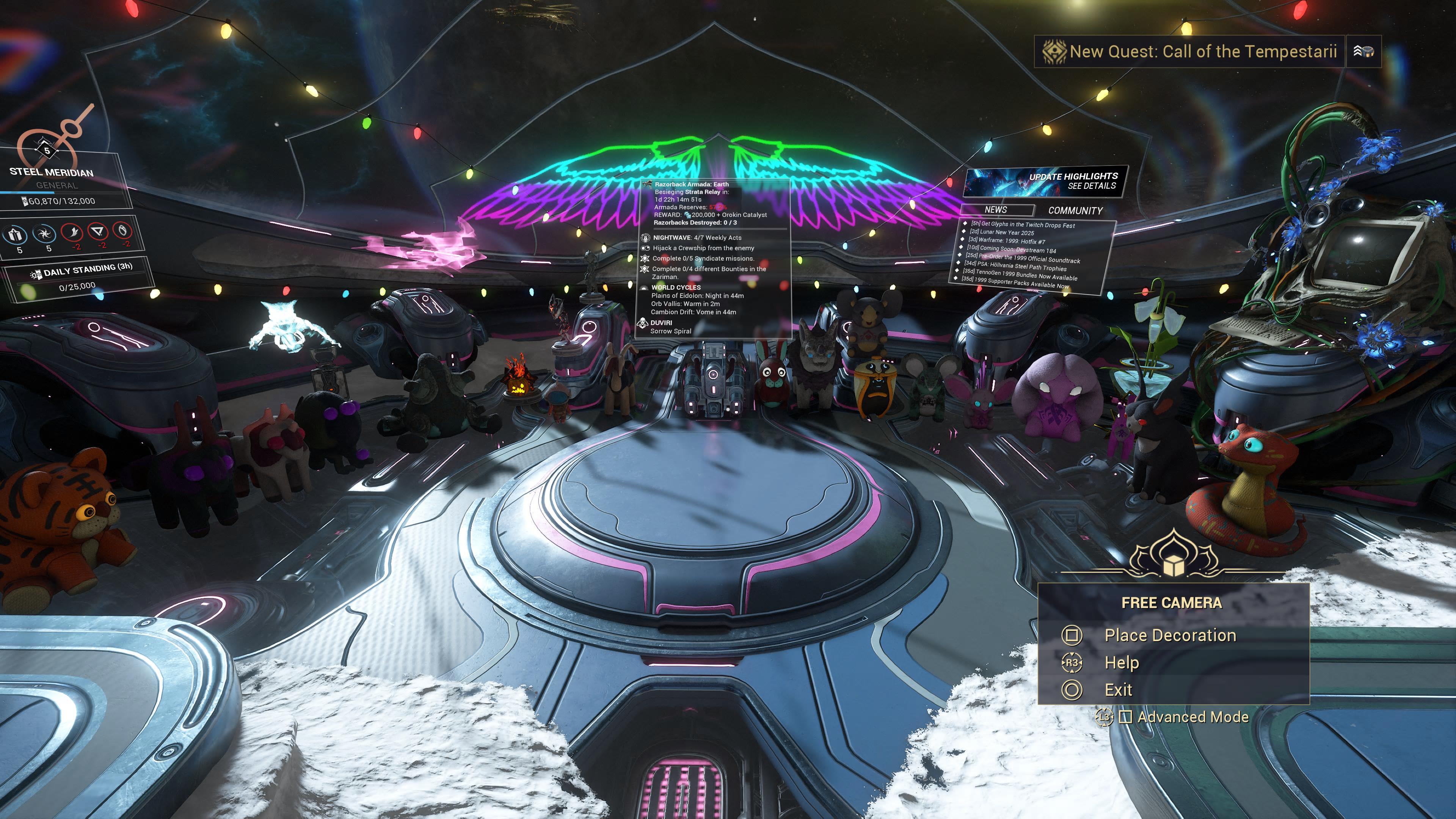Choose the Place Decoration option
1456x819 pixels.
pos(1169,635)
